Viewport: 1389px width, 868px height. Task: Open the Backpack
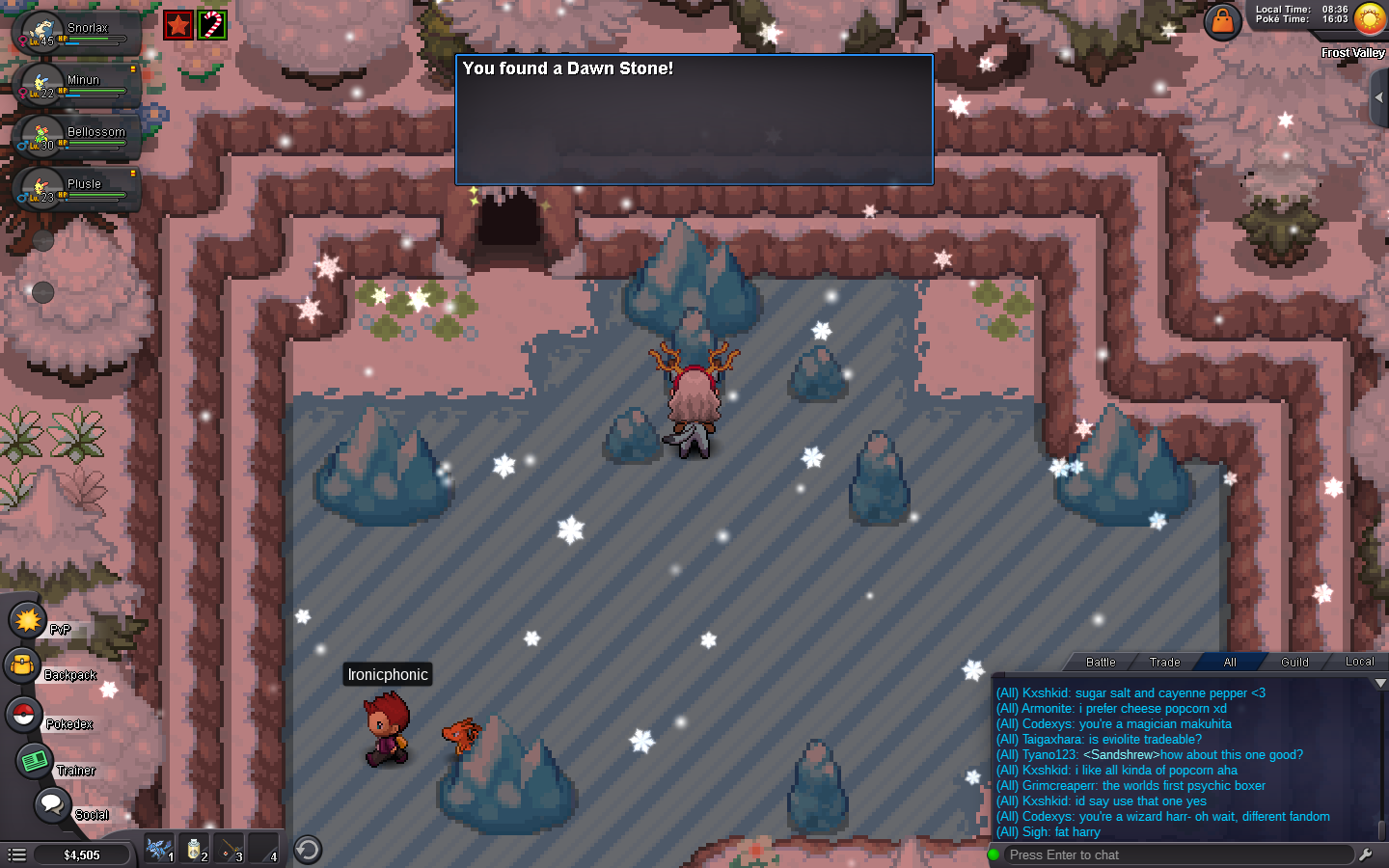22,665
